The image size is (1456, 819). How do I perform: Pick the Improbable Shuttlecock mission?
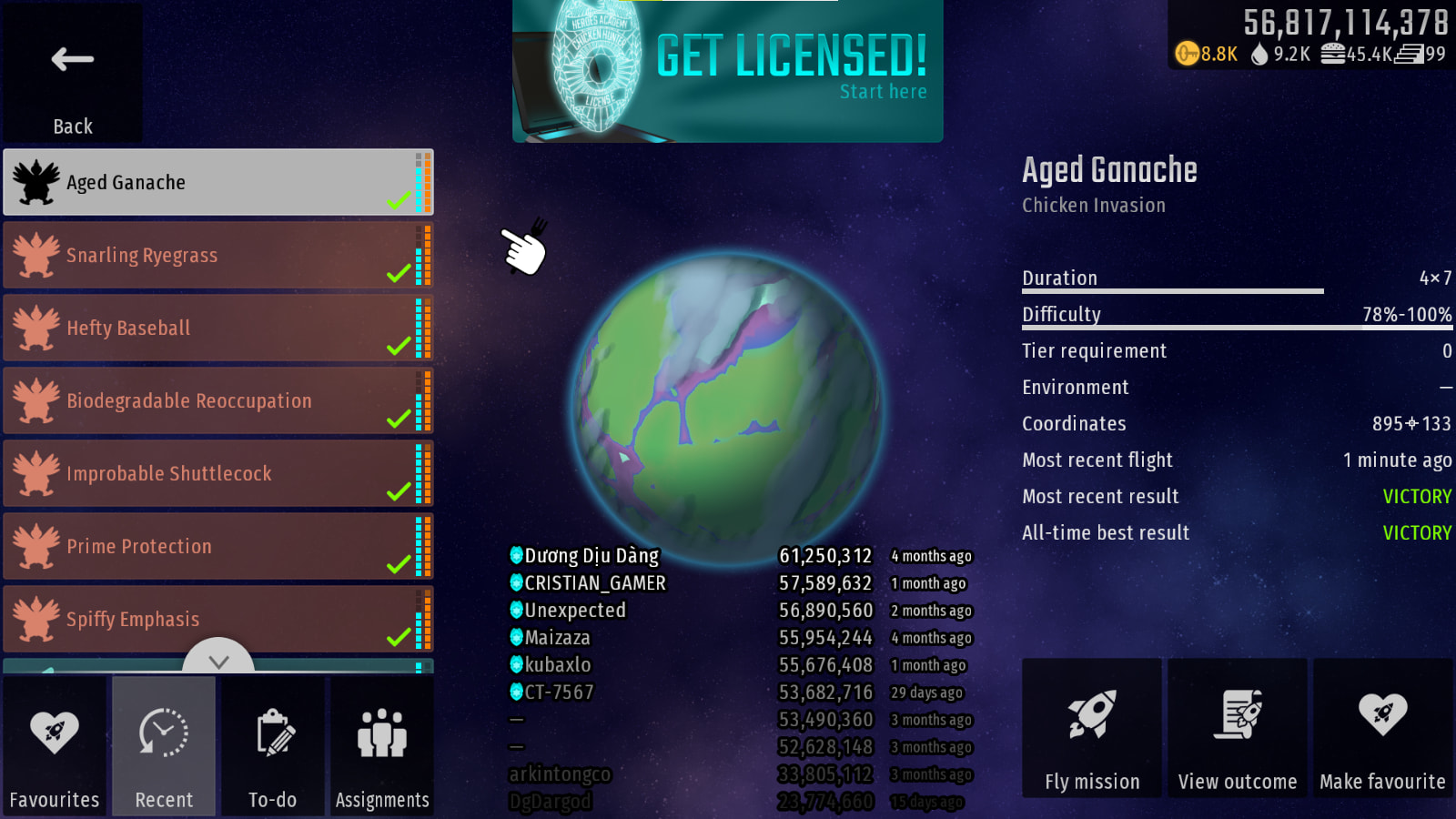(x=218, y=473)
